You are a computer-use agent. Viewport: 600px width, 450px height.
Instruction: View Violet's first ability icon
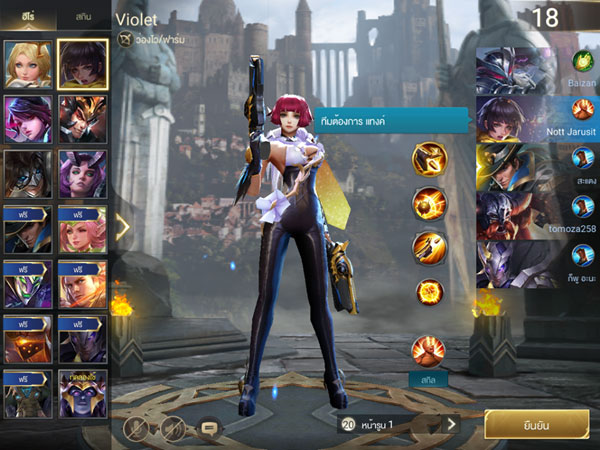(x=429, y=160)
